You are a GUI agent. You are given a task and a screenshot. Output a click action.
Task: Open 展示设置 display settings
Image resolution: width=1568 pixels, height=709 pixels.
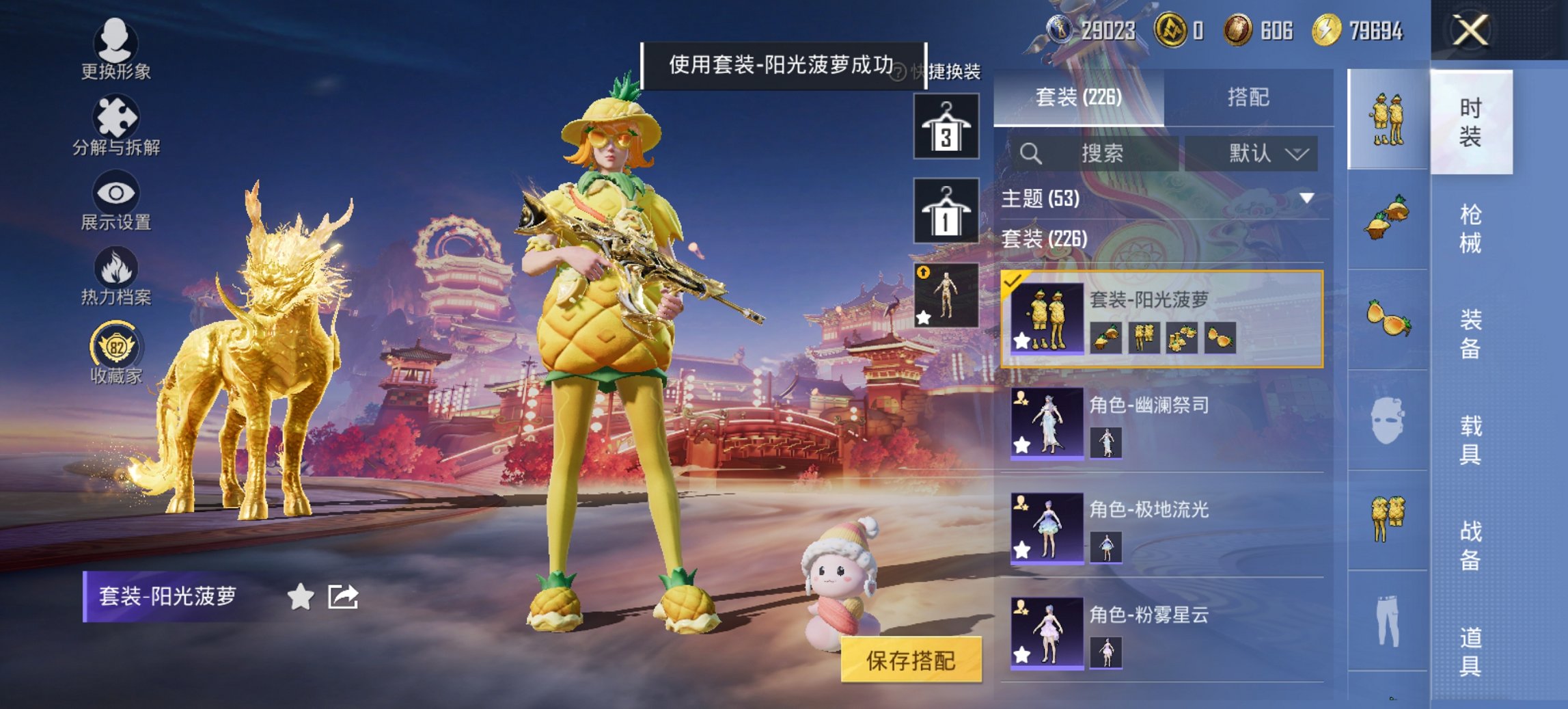click(116, 200)
